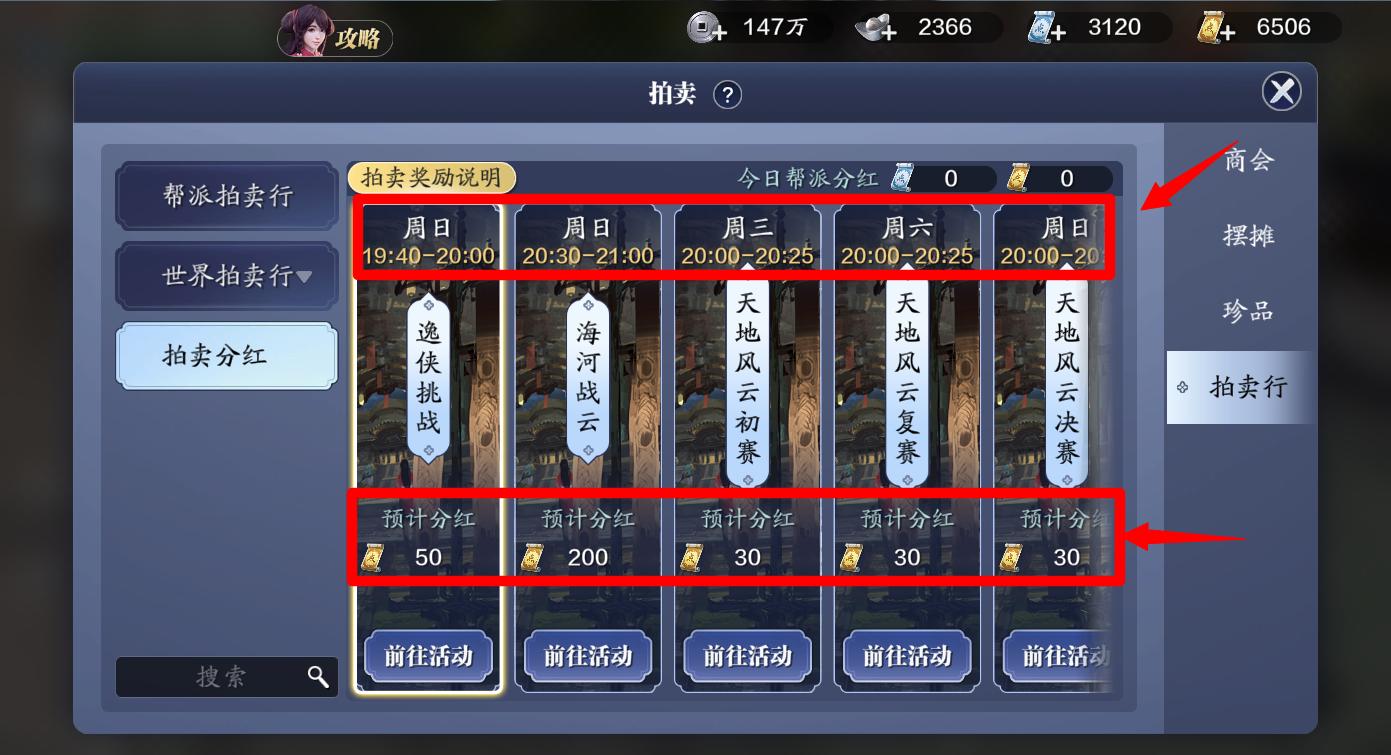Click the magnifier icon in the search bar
This screenshot has width=1391, height=755.
click(x=318, y=677)
